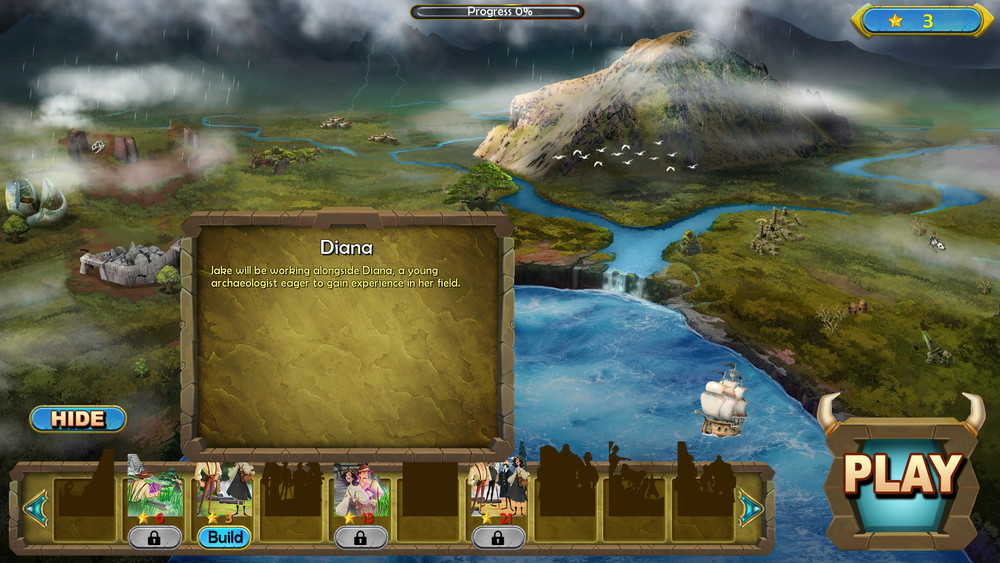Hide the Diana description panel
1000x563 pixels.
(x=78, y=418)
